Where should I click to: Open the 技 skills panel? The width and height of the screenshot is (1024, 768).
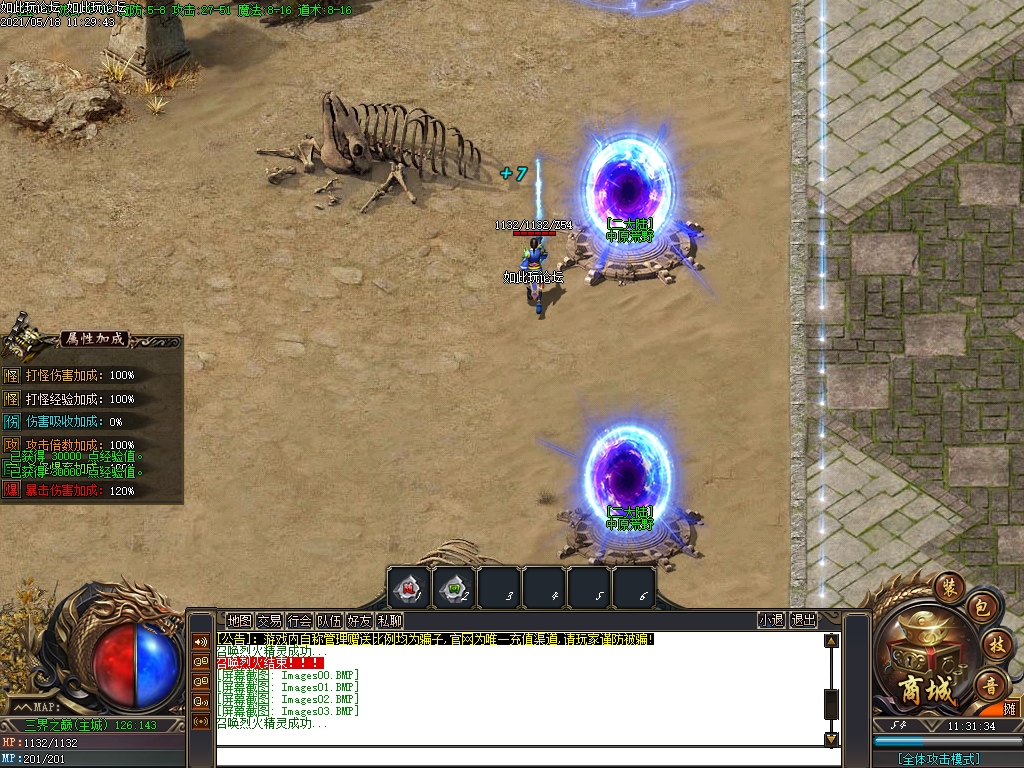tap(994, 643)
